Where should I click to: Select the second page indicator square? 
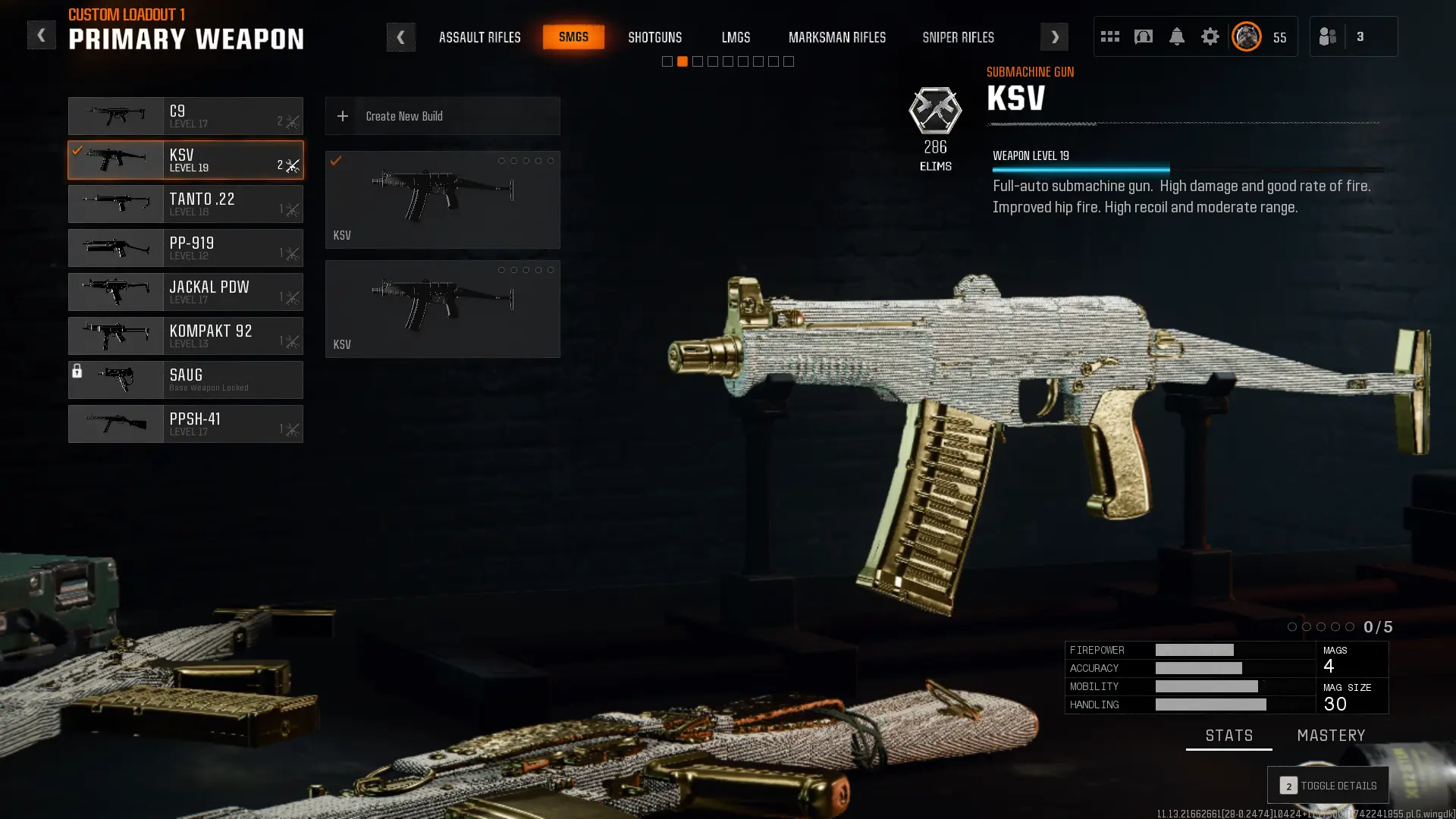[681, 61]
